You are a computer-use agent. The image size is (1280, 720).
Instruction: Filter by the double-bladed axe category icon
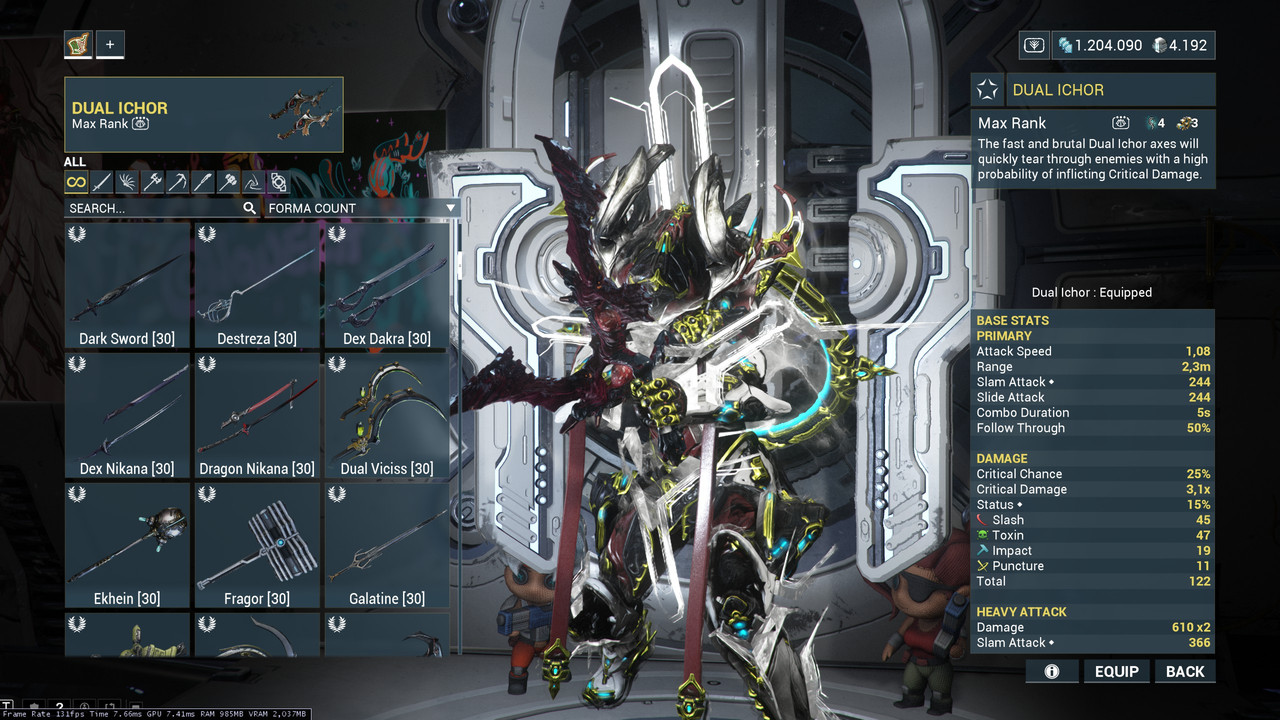pyautogui.click(x=152, y=182)
